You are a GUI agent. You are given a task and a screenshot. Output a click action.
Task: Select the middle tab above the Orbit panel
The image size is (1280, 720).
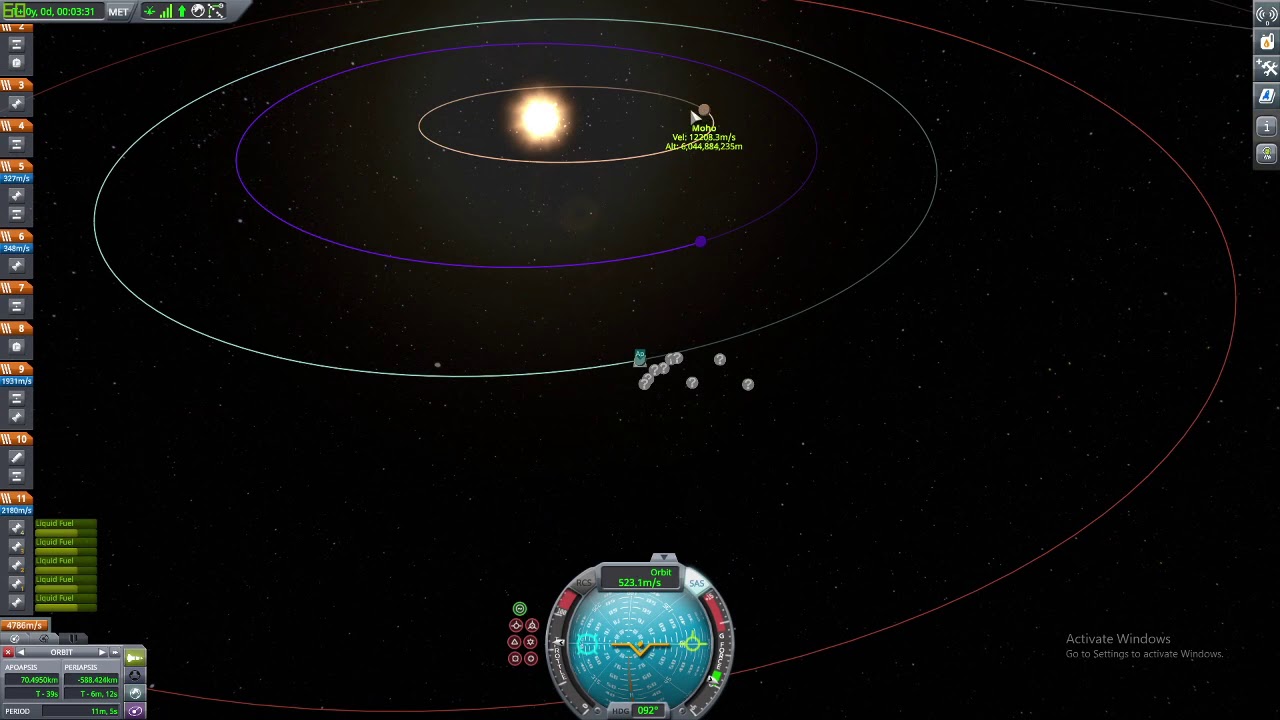point(45,638)
